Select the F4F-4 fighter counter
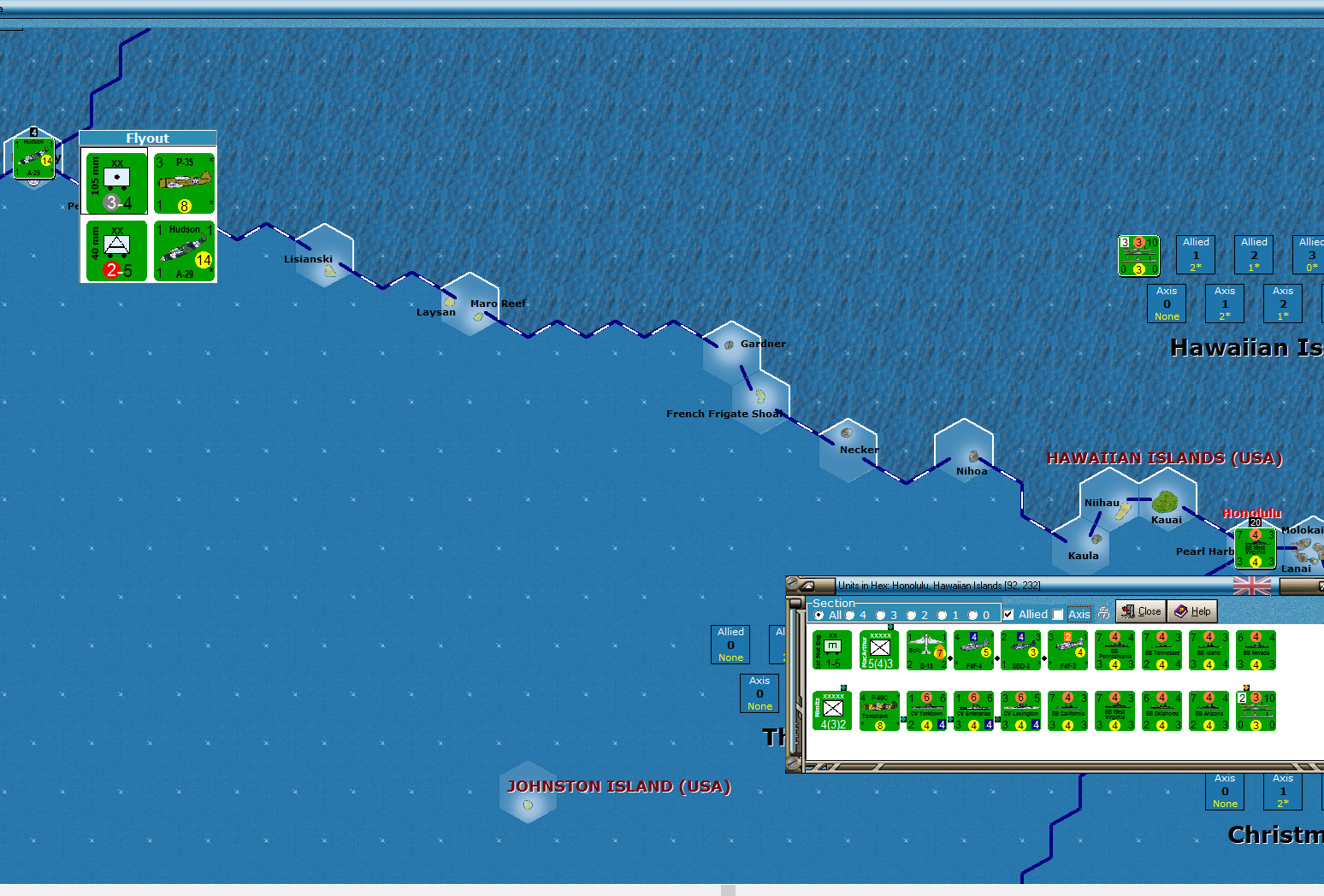 coord(972,650)
